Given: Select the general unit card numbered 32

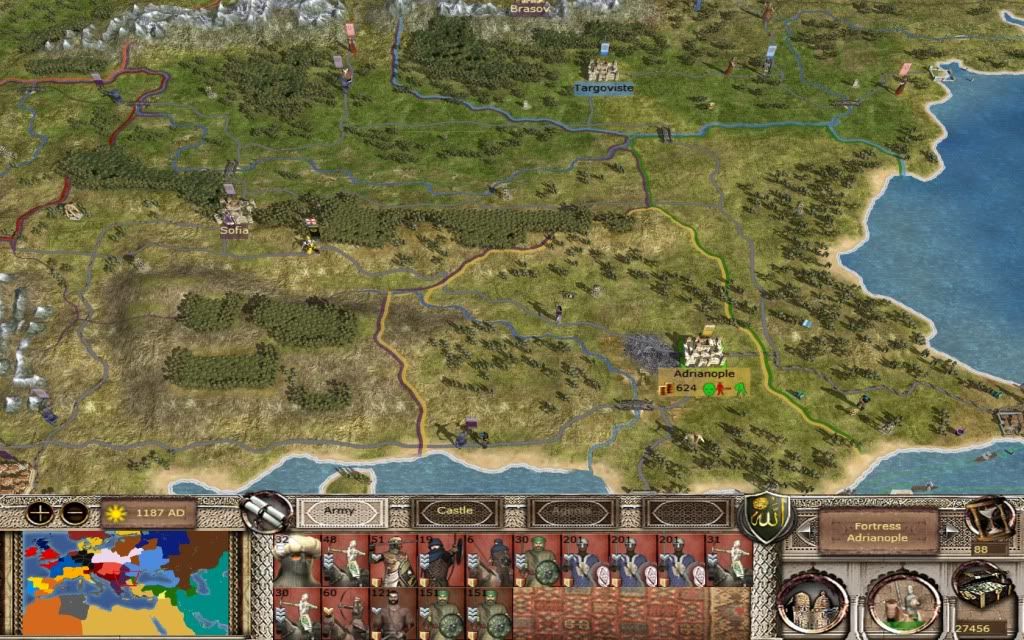Looking at the screenshot, I should click(297, 560).
